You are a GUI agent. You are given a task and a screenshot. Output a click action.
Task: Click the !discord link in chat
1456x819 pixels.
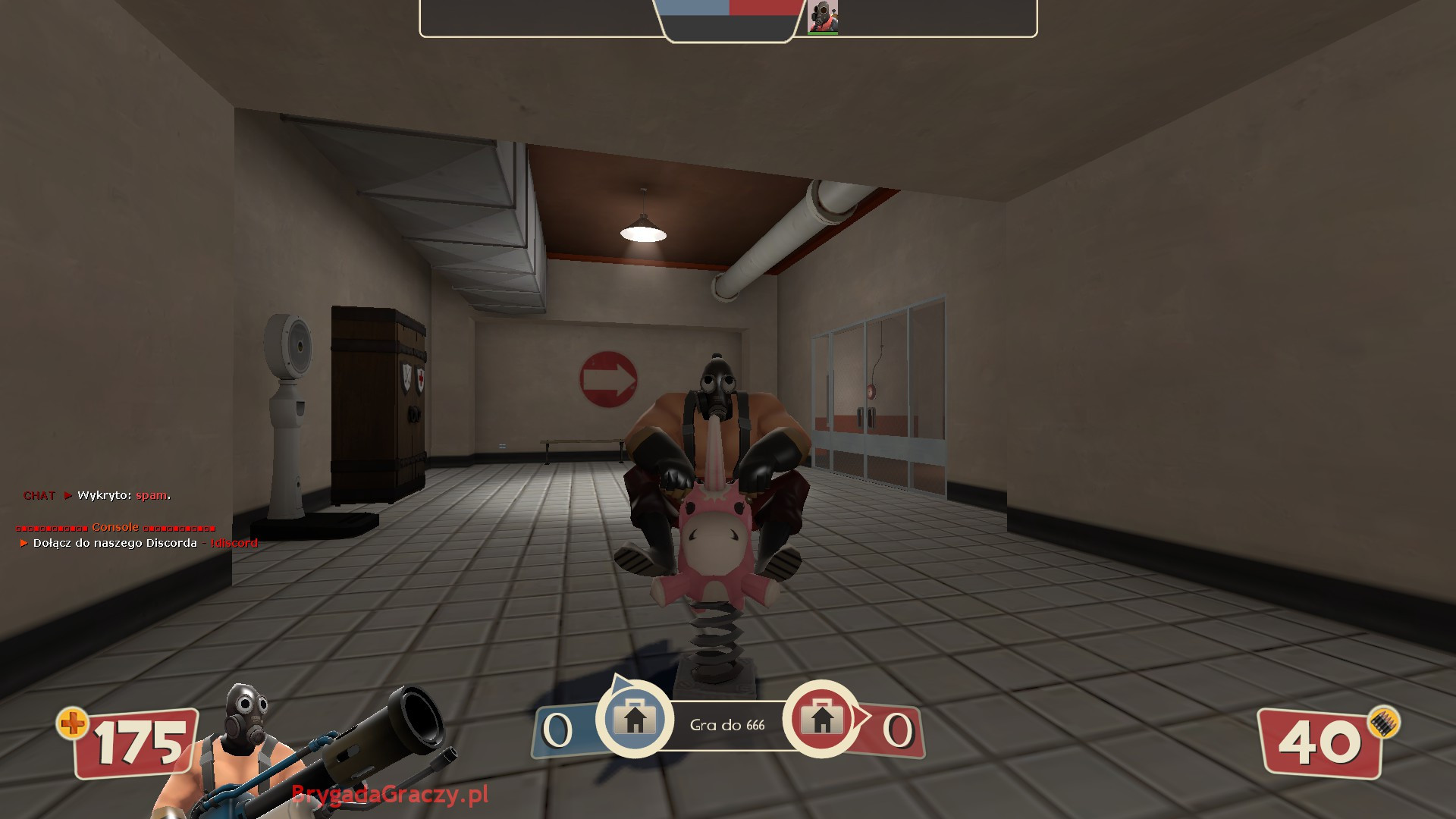click(235, 543)
